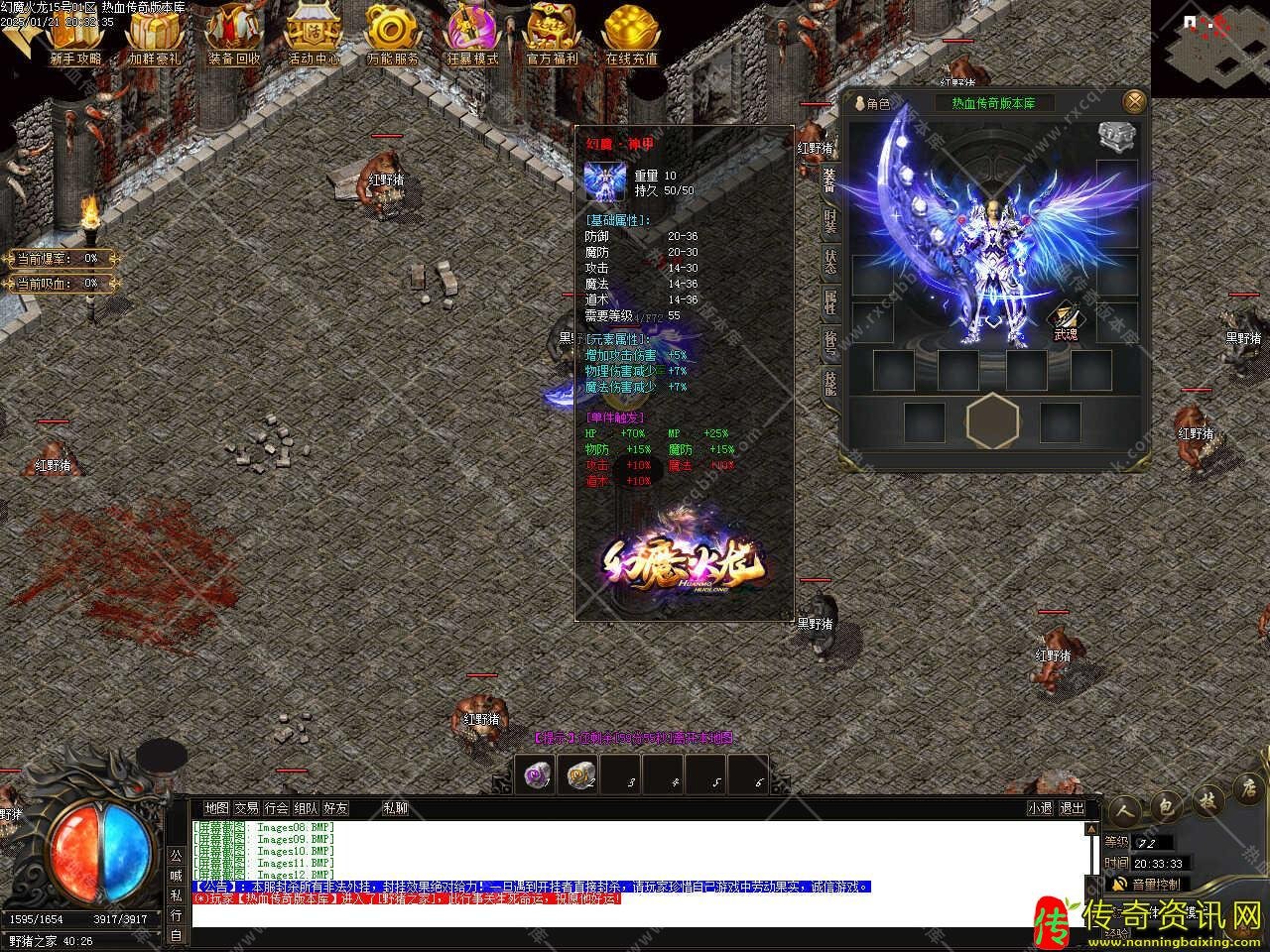Close the character panel
The height and width of the screenshot is (952, 1270).
1133,101
